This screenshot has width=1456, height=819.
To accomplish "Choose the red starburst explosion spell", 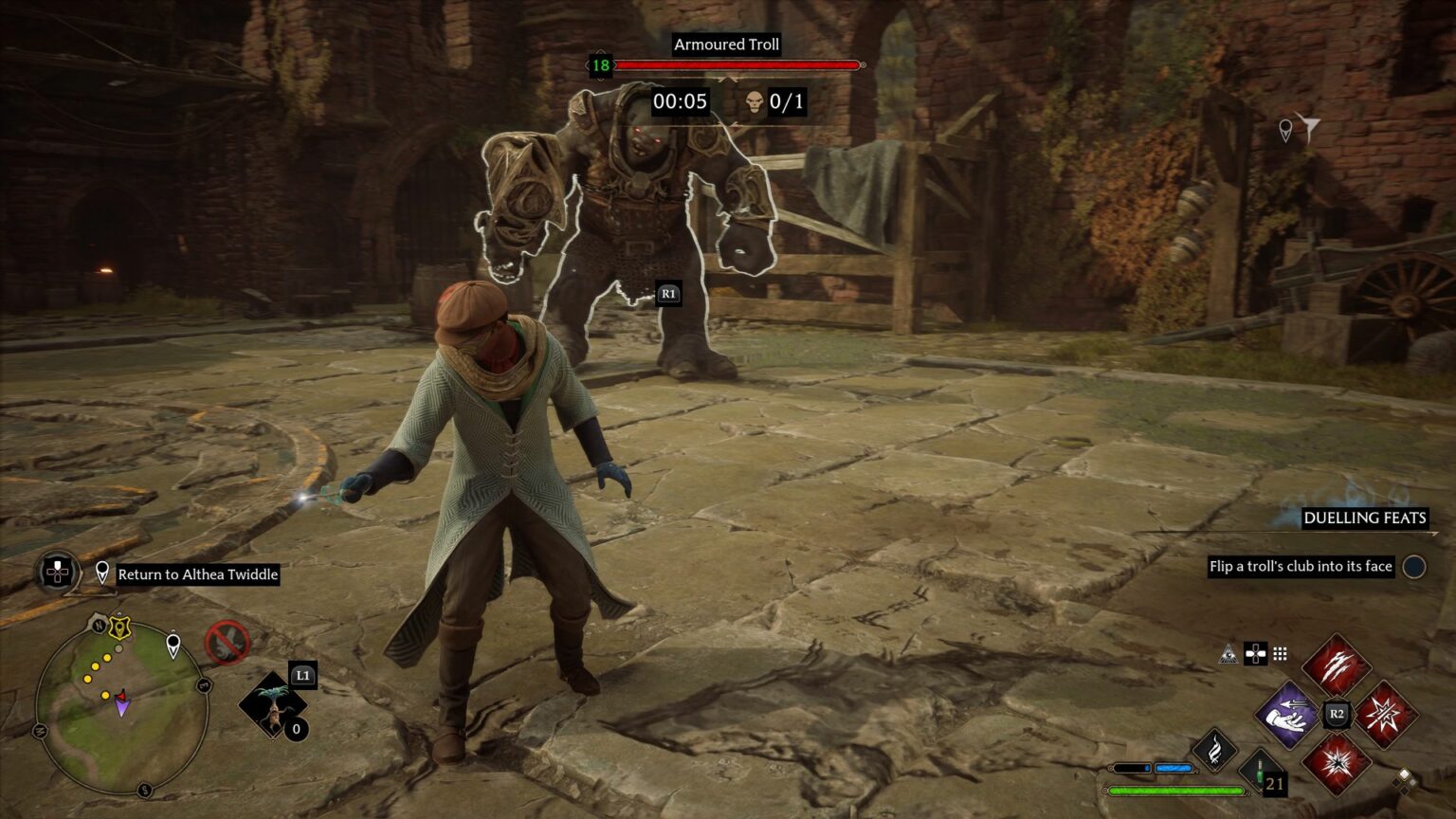I will point(1336,763).
